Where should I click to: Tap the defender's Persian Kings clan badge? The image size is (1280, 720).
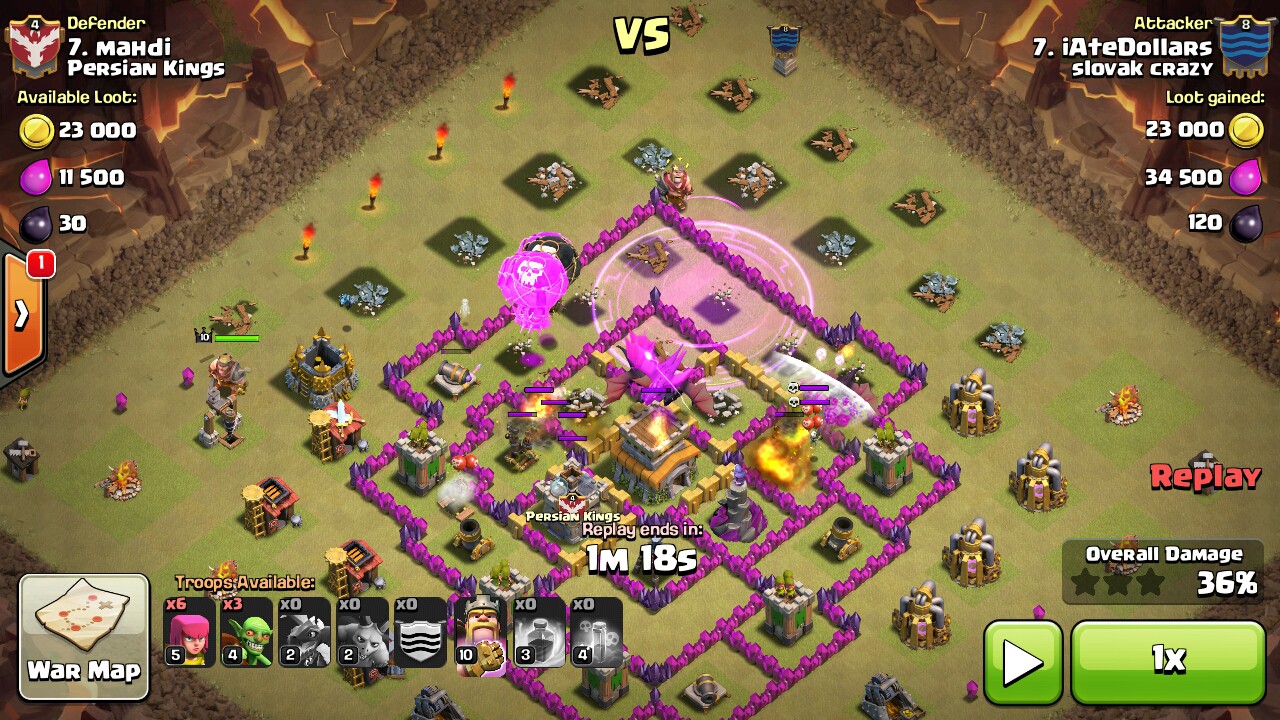34,46
